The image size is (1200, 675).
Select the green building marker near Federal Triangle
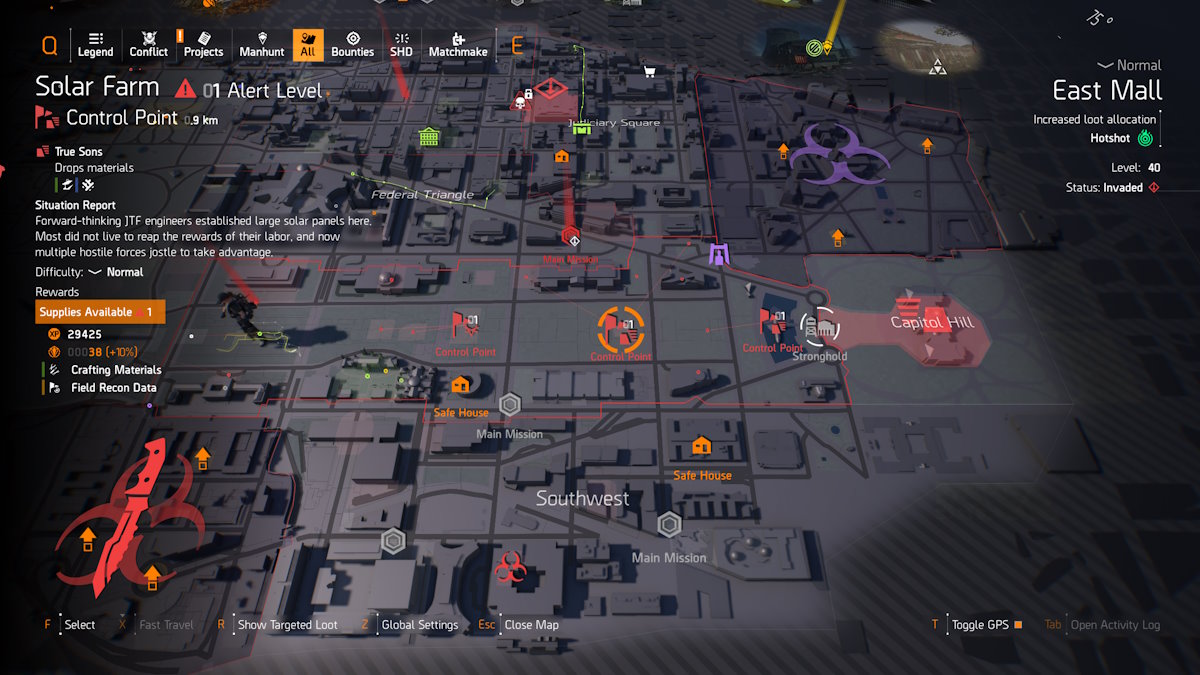pos(429,135)
